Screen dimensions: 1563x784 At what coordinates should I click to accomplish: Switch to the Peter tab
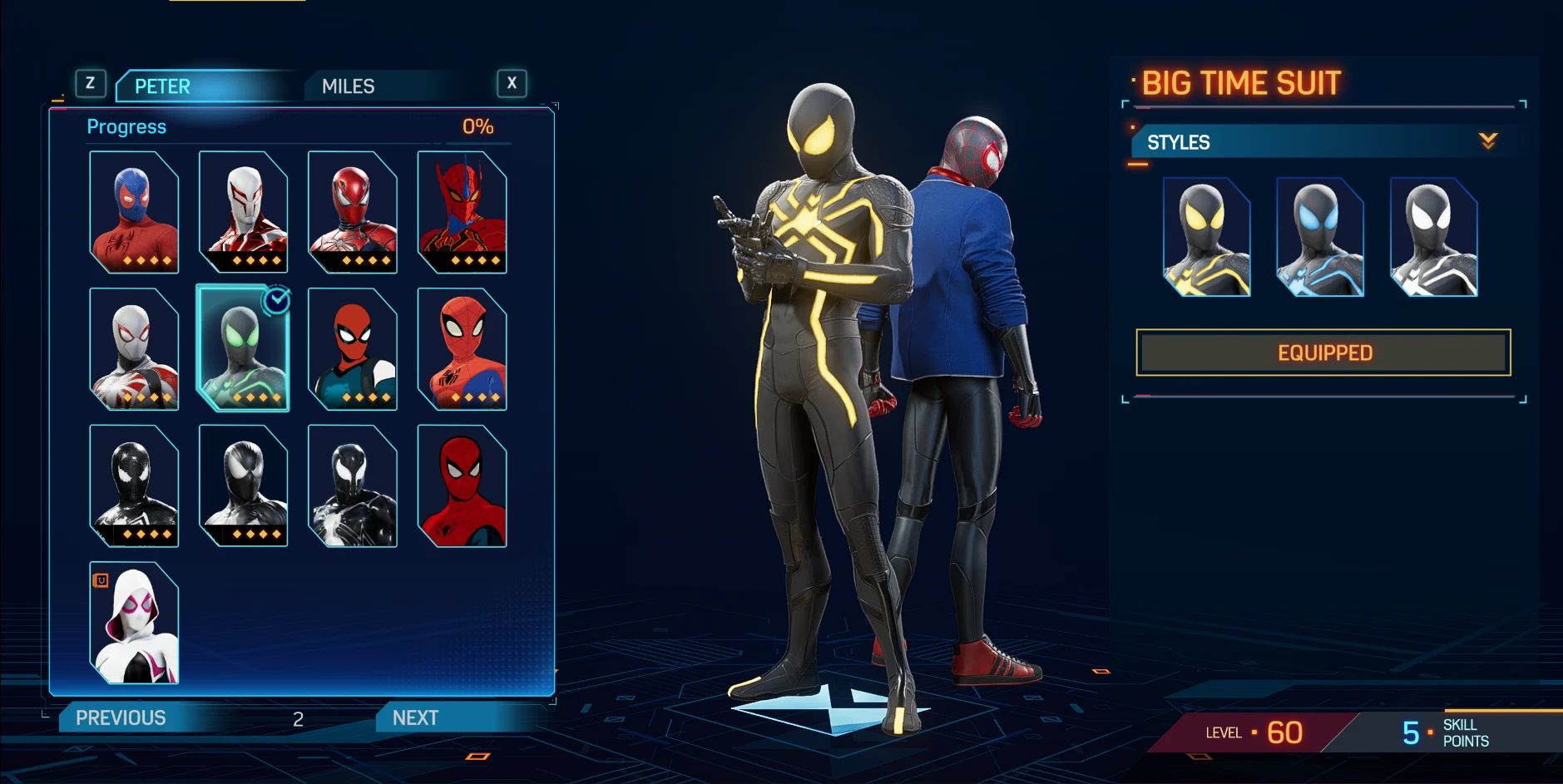pyautogui.click(x=163, y=86)
